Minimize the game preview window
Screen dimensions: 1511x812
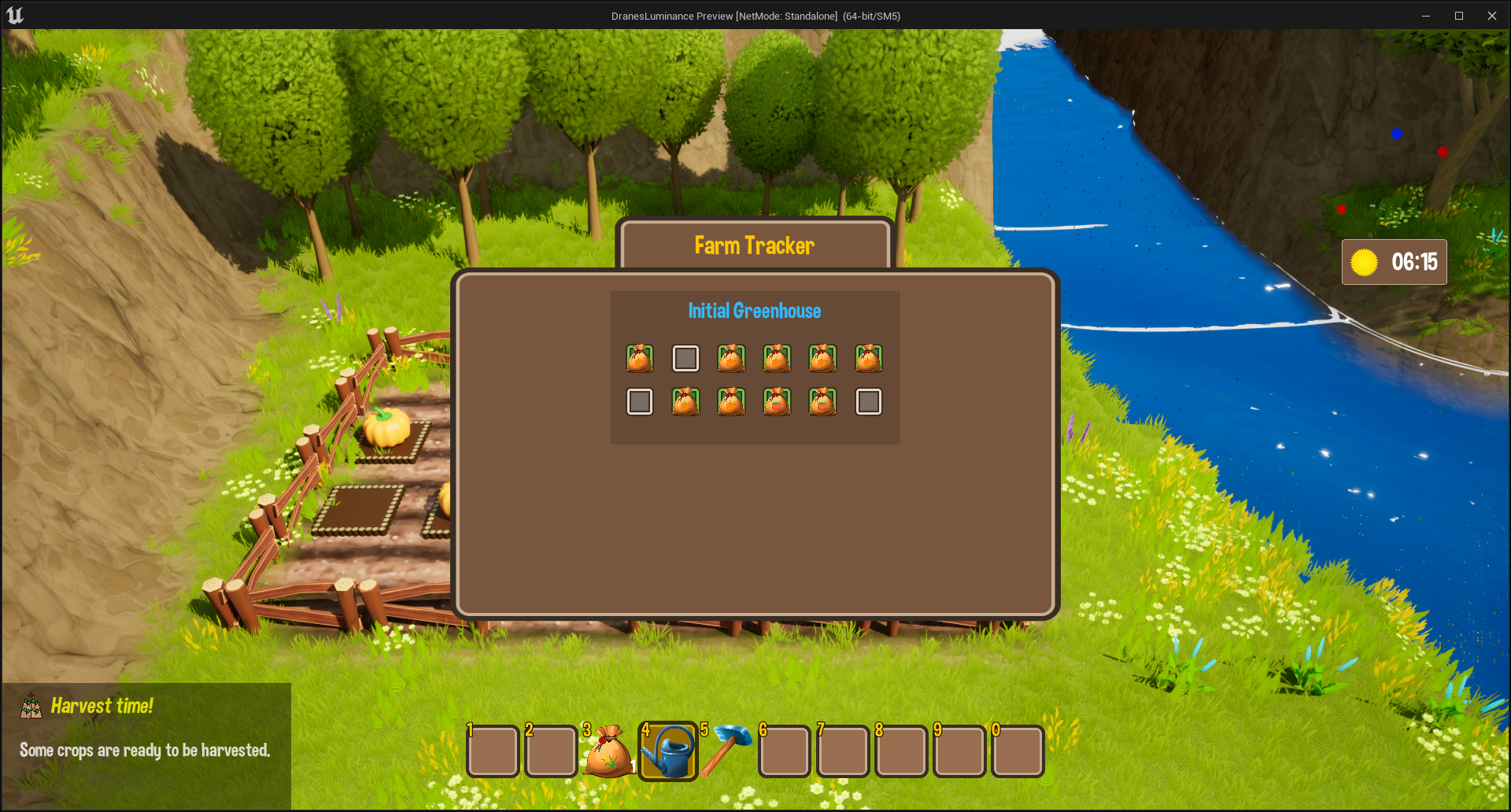(x=1425, y=16)
